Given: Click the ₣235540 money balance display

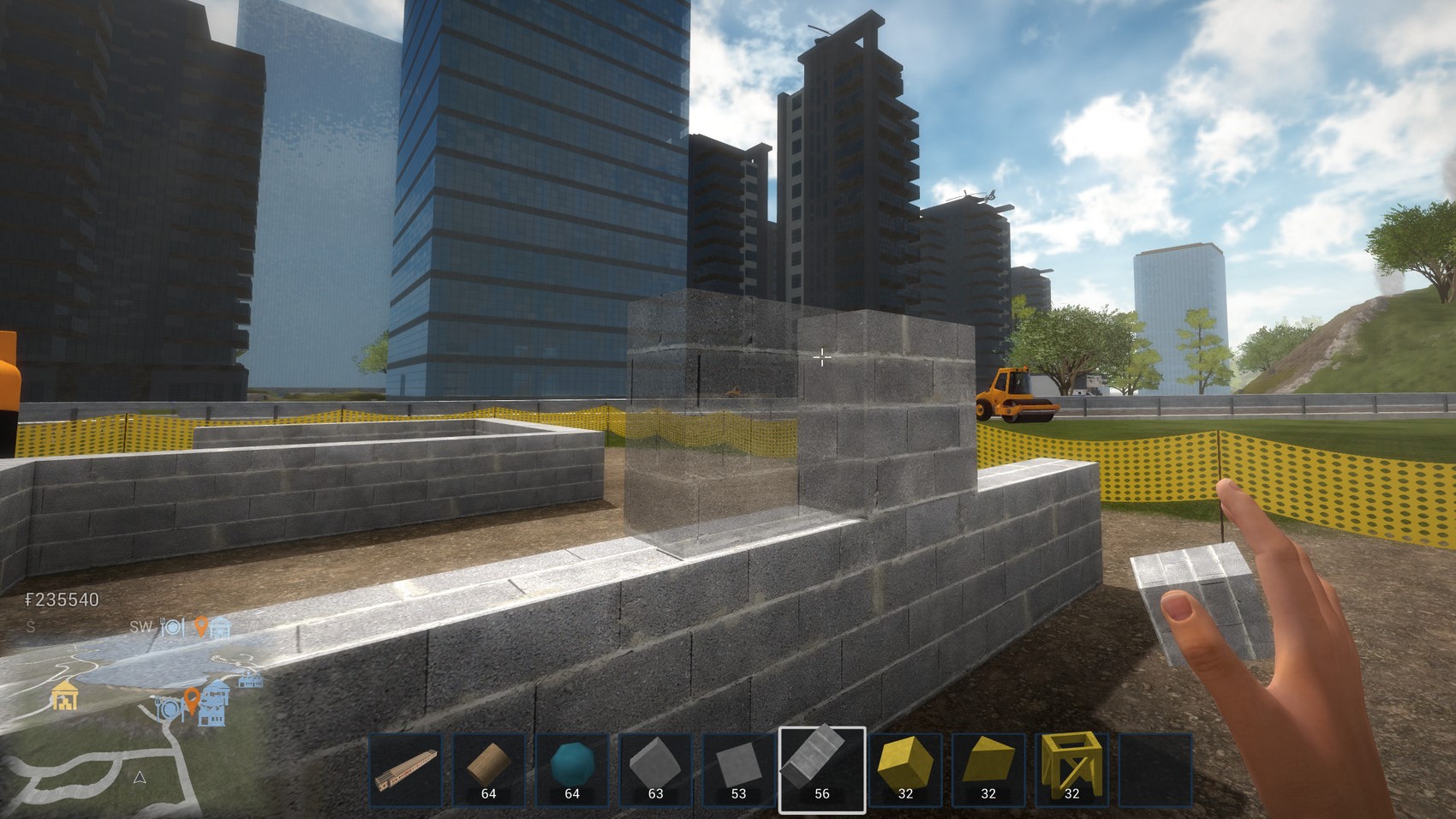Looking at the screenshot, I should 62,598.
